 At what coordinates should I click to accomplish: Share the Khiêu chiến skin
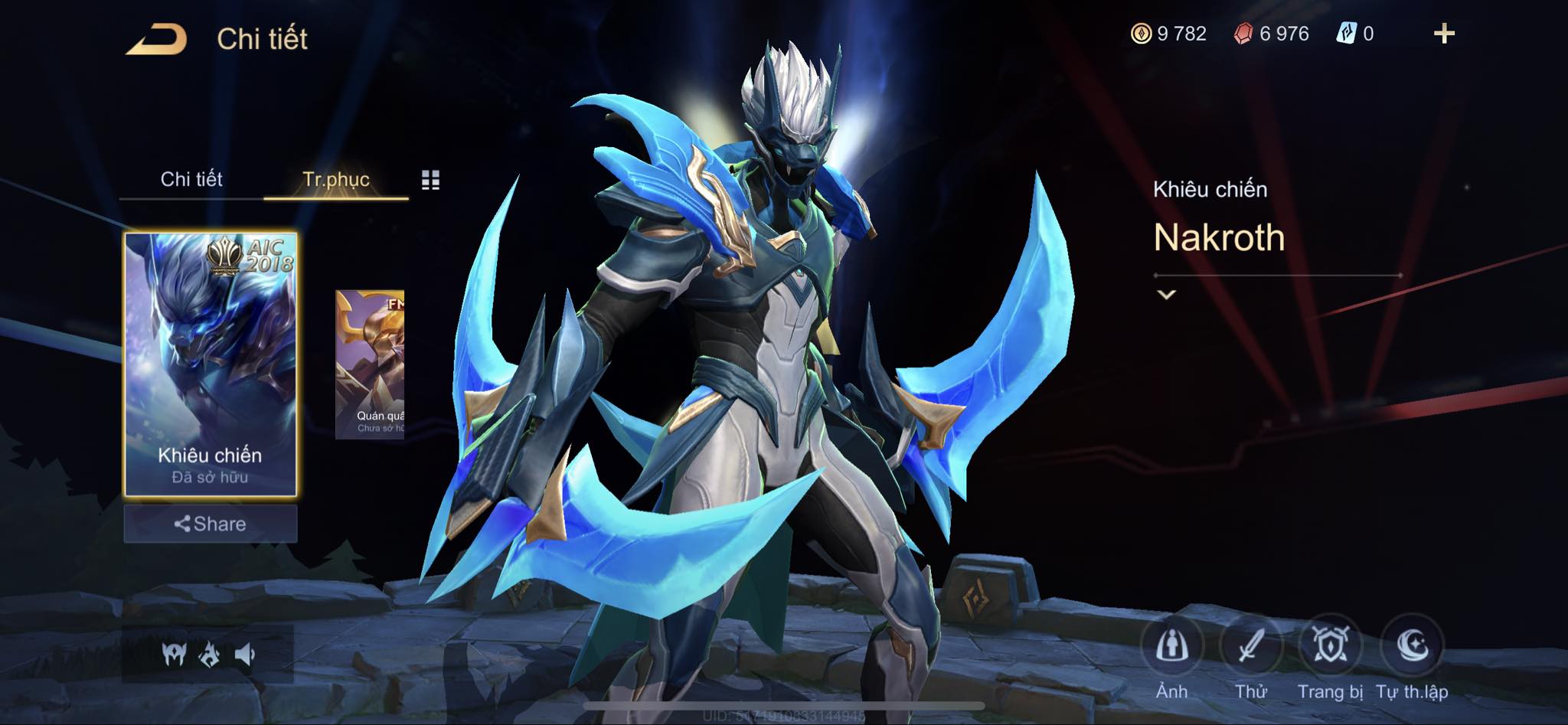click(x=211, y=524)
